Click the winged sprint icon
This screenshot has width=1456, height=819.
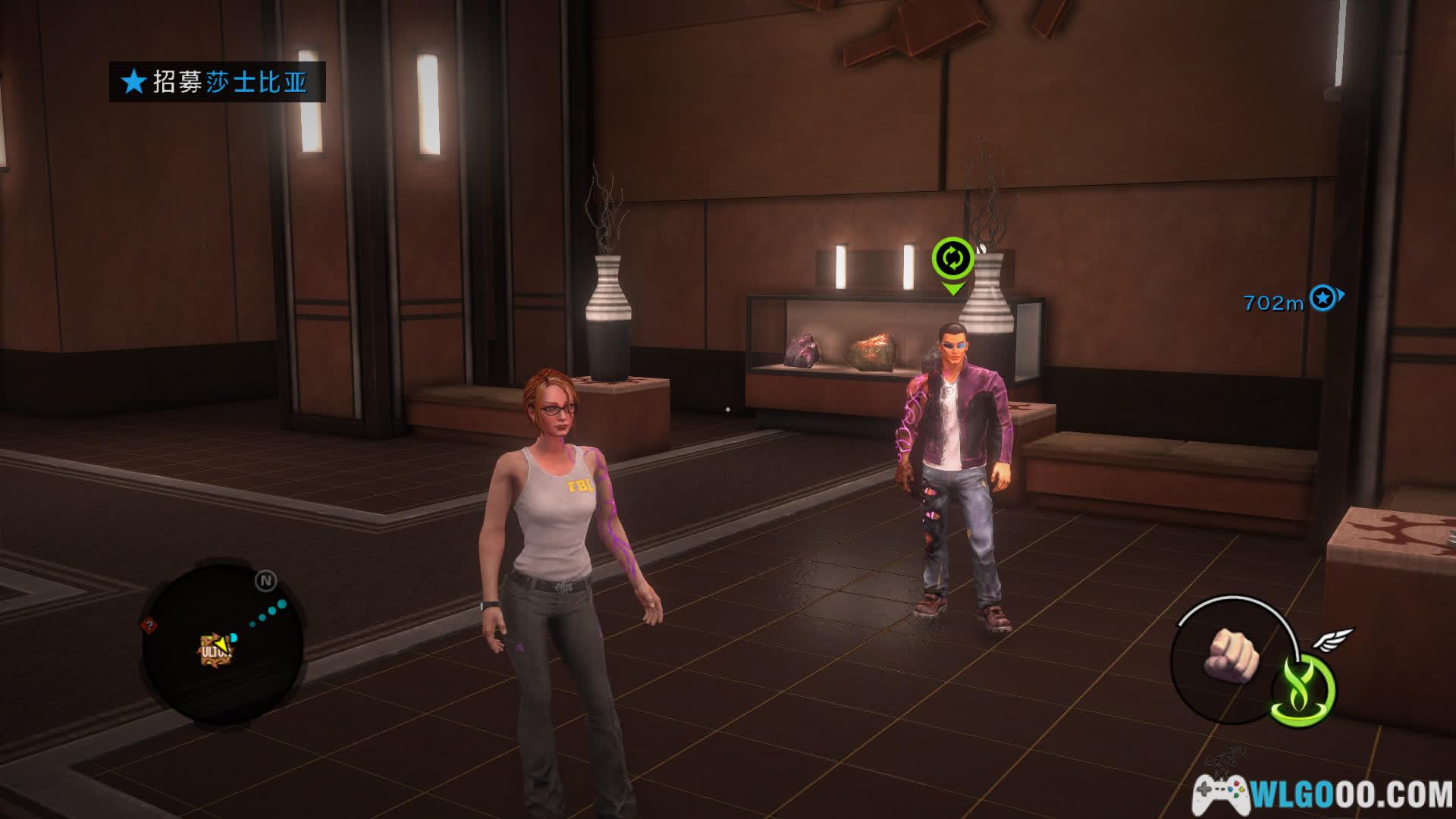[x=1333, y=640]
